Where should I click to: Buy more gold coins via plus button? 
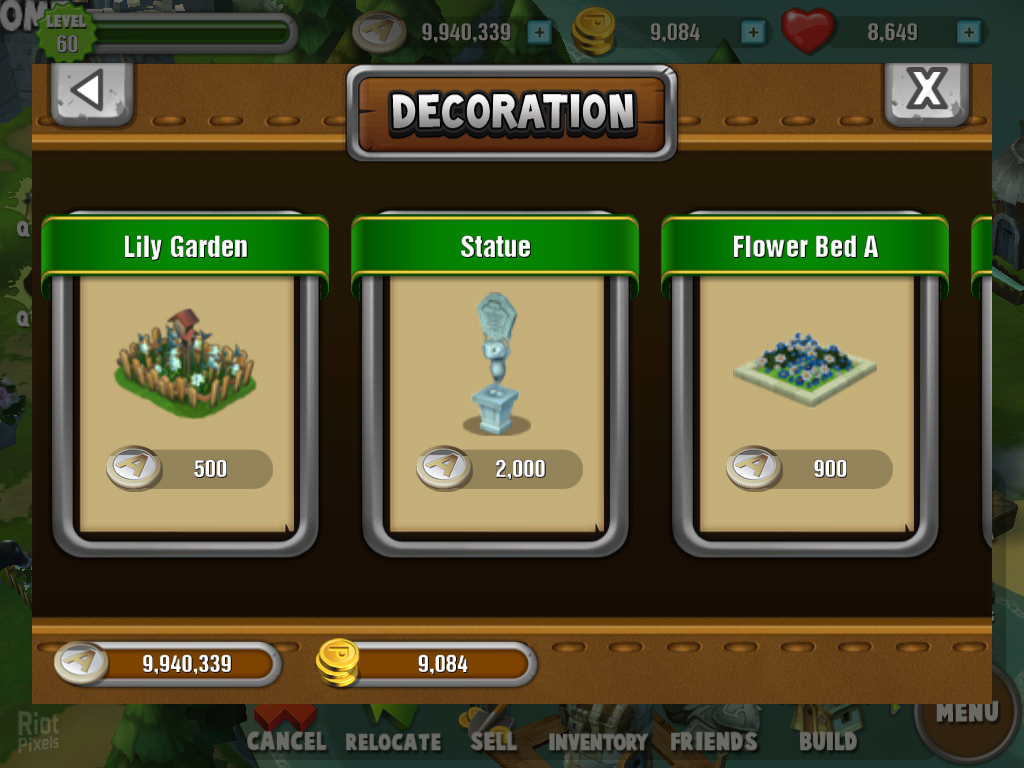(x=753, y=32)
